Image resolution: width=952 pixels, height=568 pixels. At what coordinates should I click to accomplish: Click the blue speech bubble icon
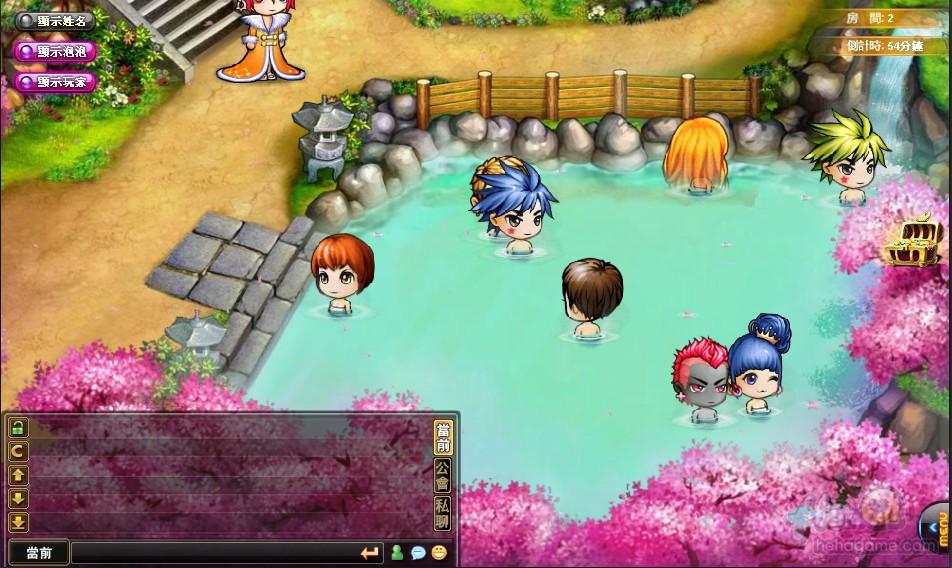(418, 552)
